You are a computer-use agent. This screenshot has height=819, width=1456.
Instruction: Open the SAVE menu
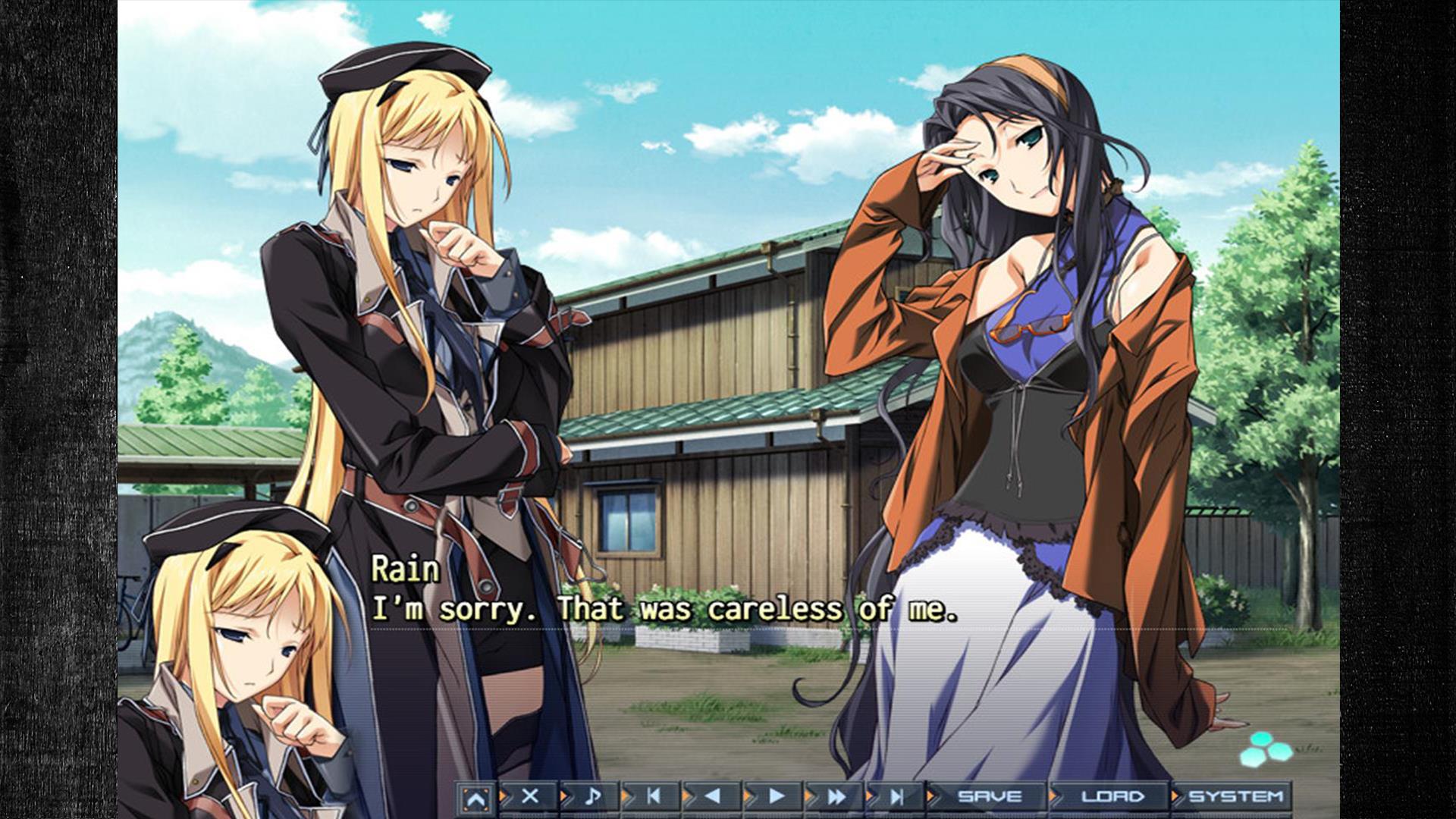[990, 796]
